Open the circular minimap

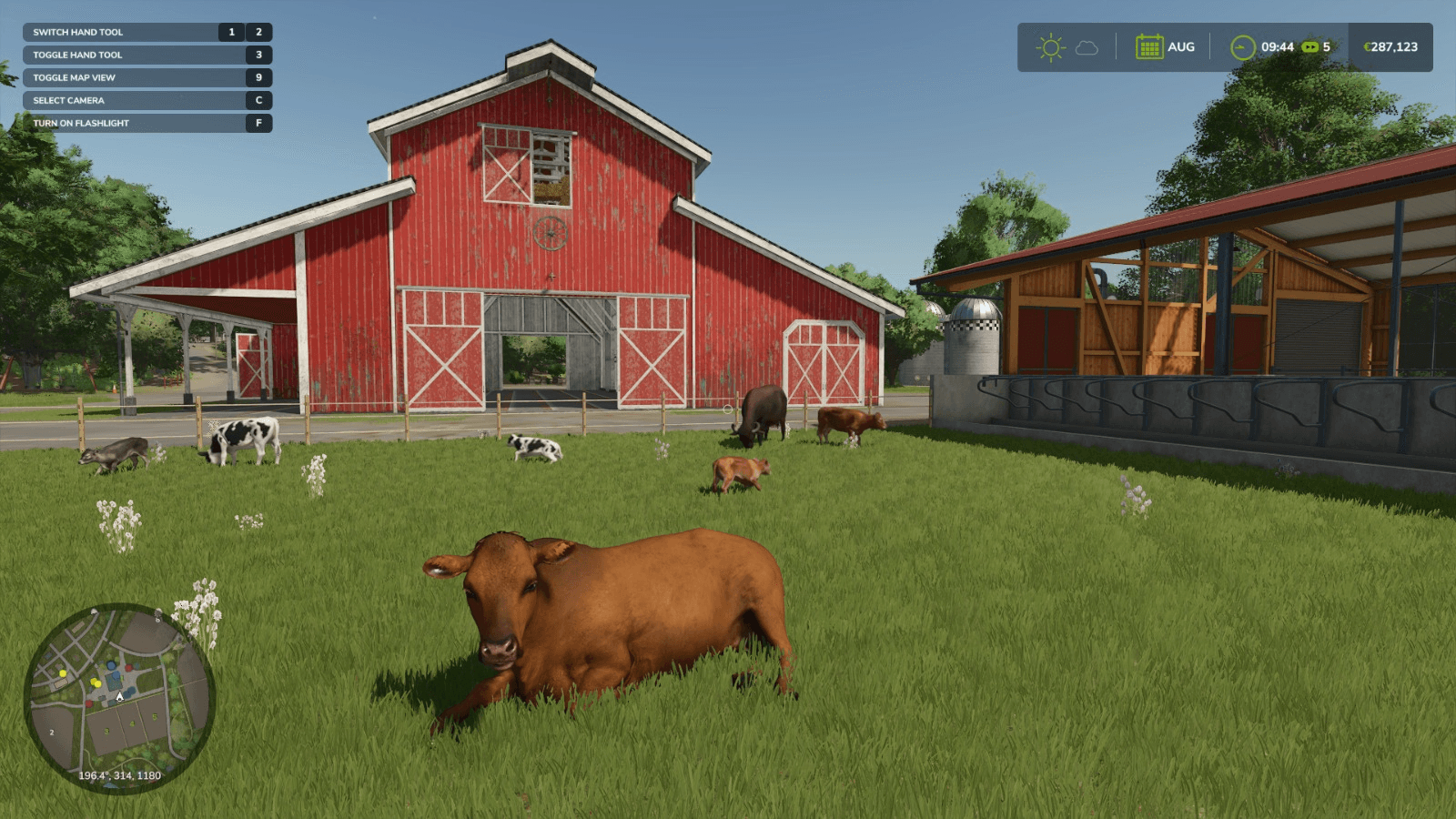[x=119, y=698]
